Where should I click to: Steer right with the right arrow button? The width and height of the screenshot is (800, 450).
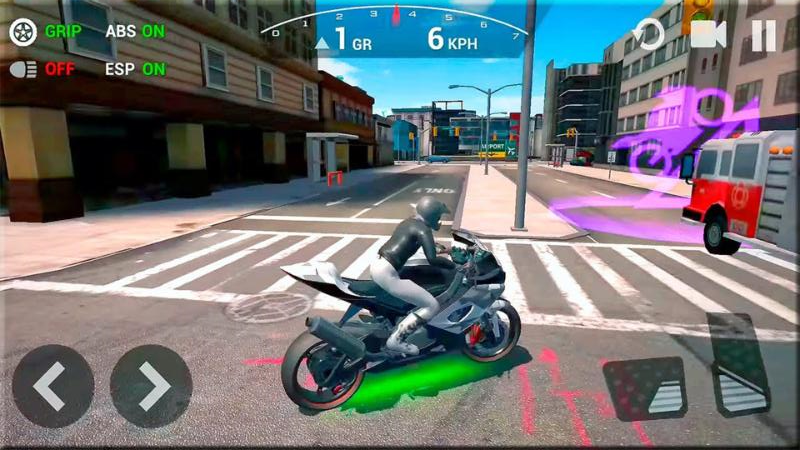coord(151,386)
